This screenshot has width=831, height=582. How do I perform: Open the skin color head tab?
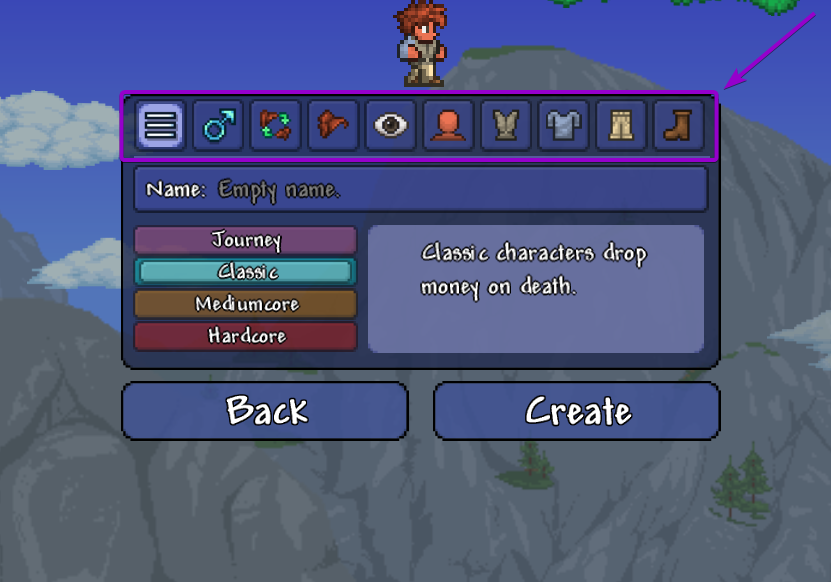448,126
